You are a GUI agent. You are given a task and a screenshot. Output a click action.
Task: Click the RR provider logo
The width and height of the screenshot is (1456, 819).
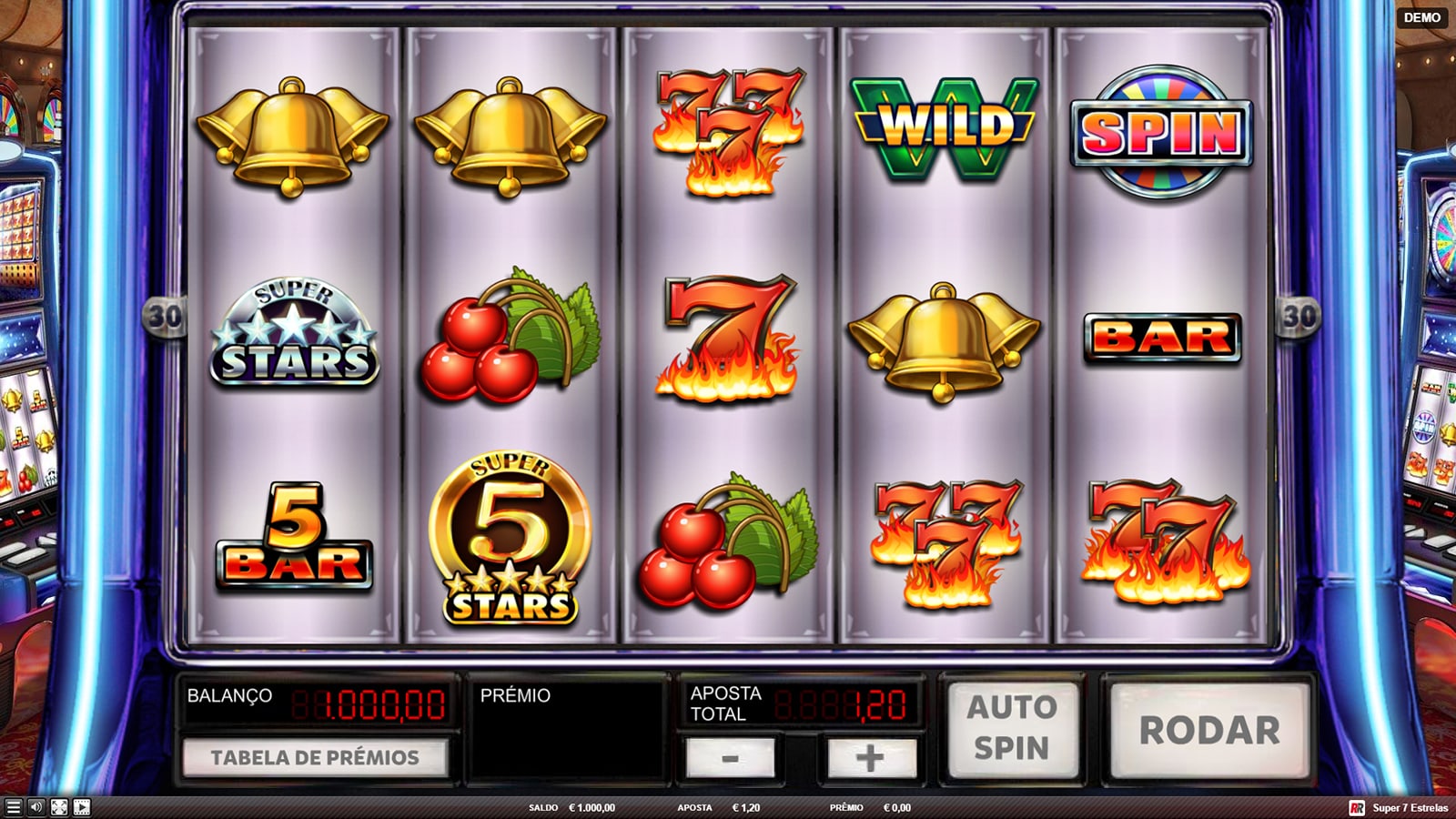click(x=1357, y=807)
